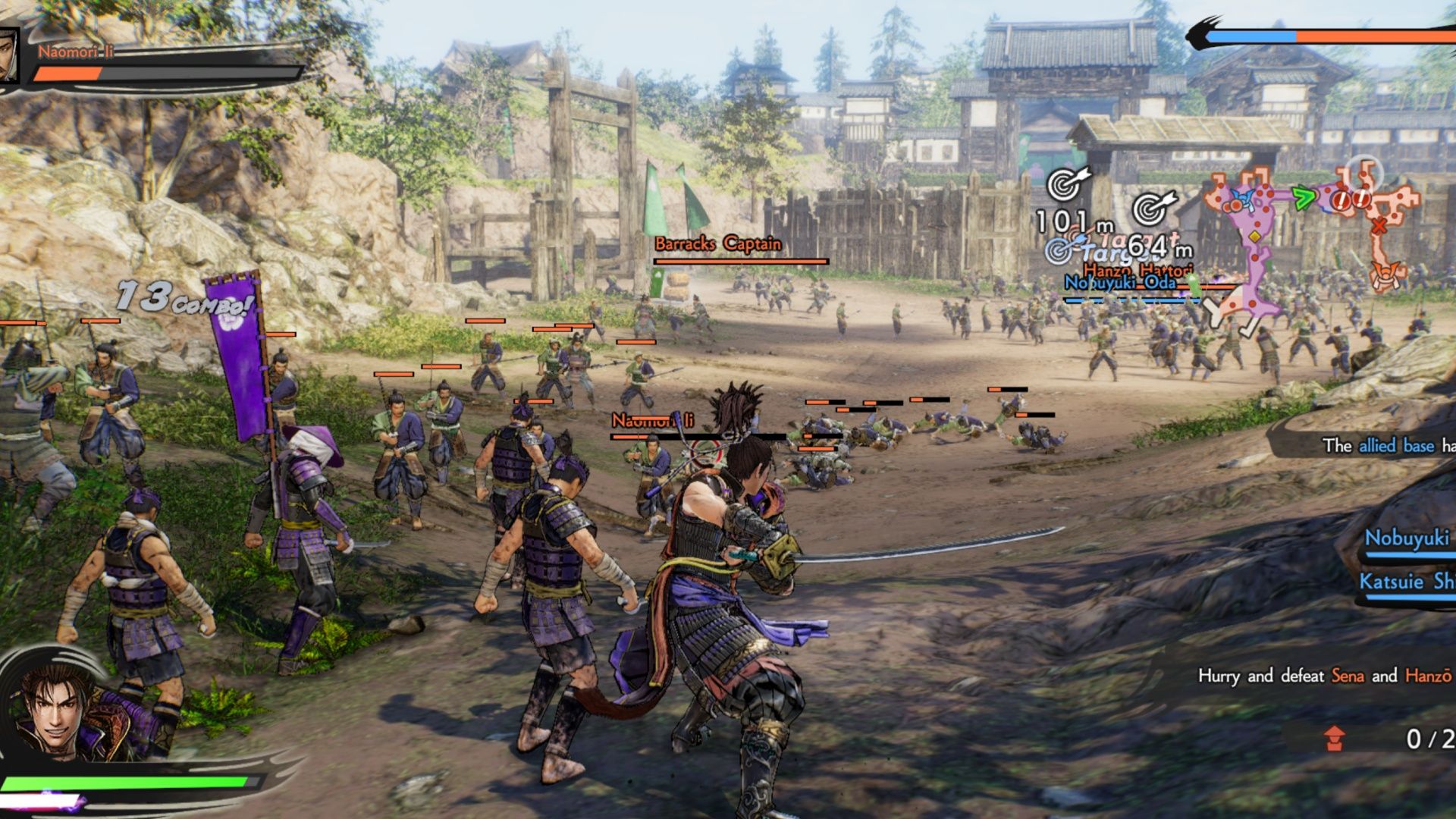
Task: Click the green player arrow on the minimap
Action: click(1302, 197)
